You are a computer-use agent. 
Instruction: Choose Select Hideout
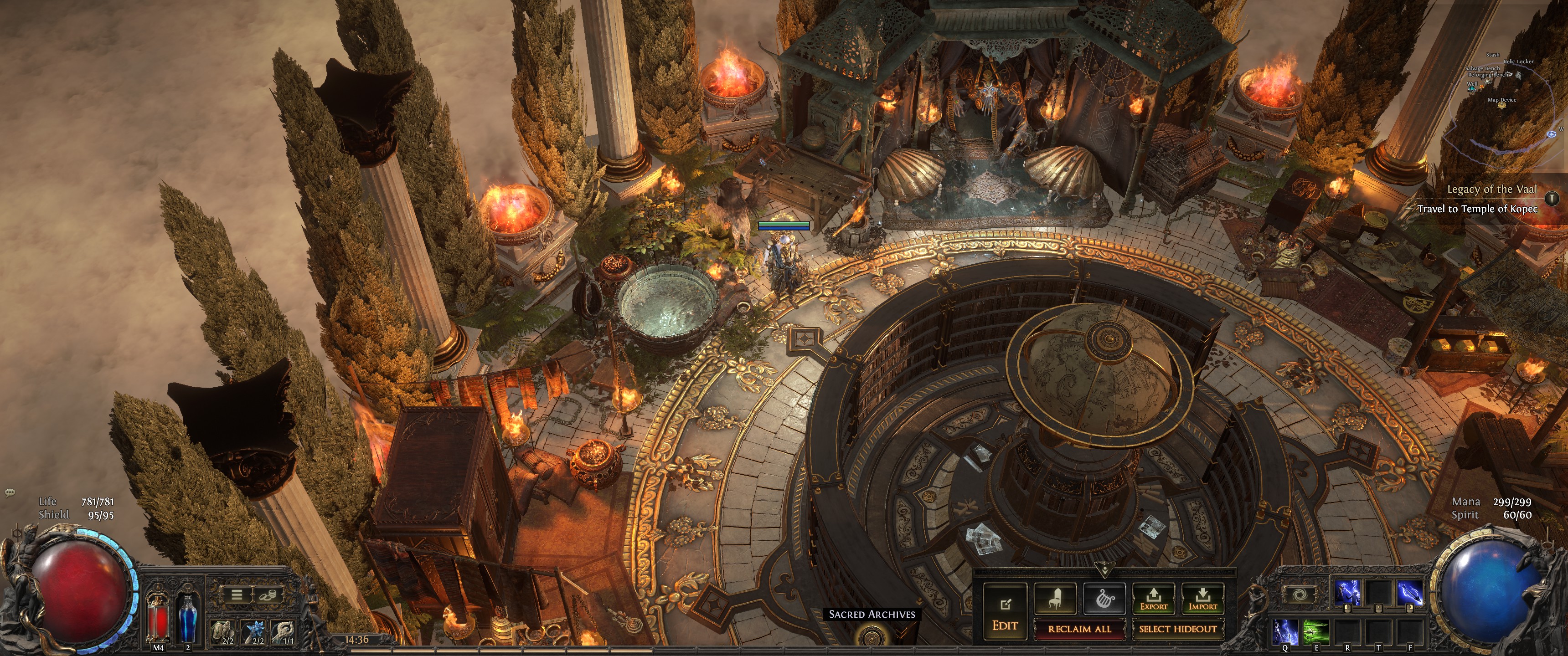1177,629
